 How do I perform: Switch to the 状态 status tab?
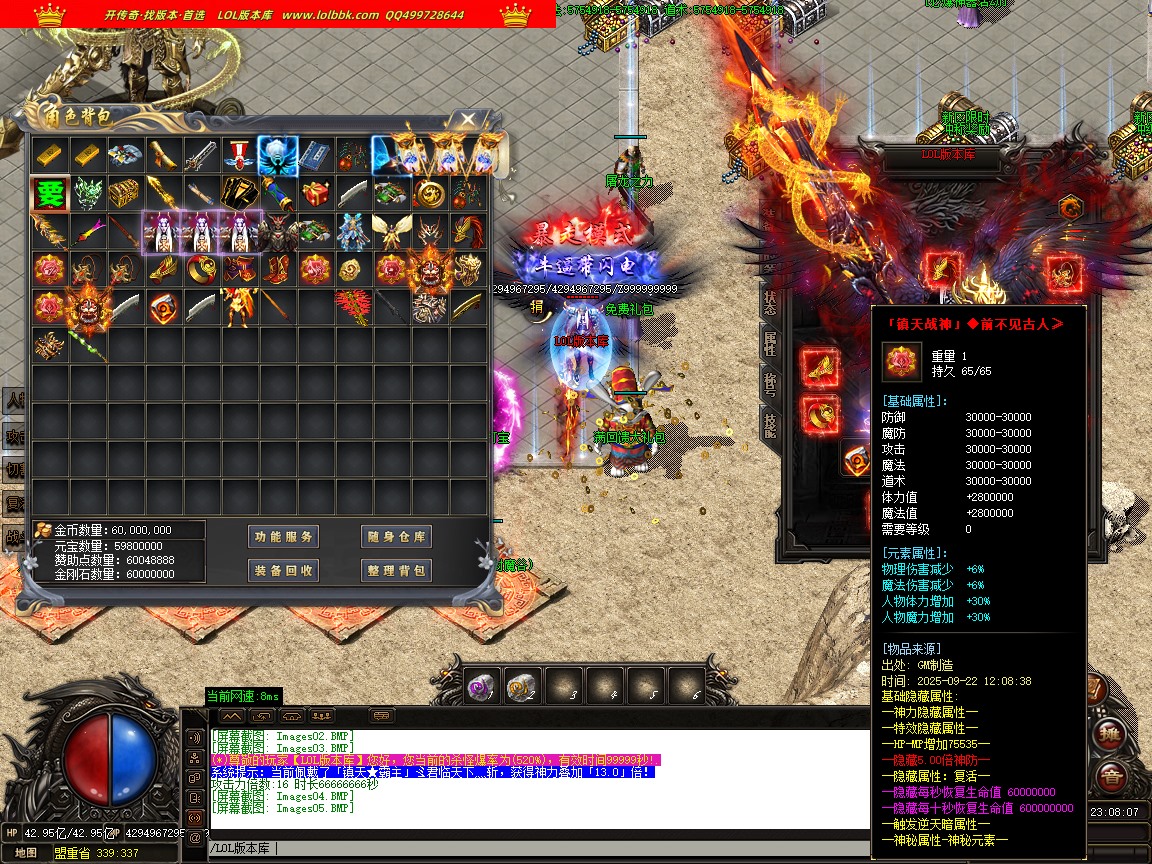point(770,302)
